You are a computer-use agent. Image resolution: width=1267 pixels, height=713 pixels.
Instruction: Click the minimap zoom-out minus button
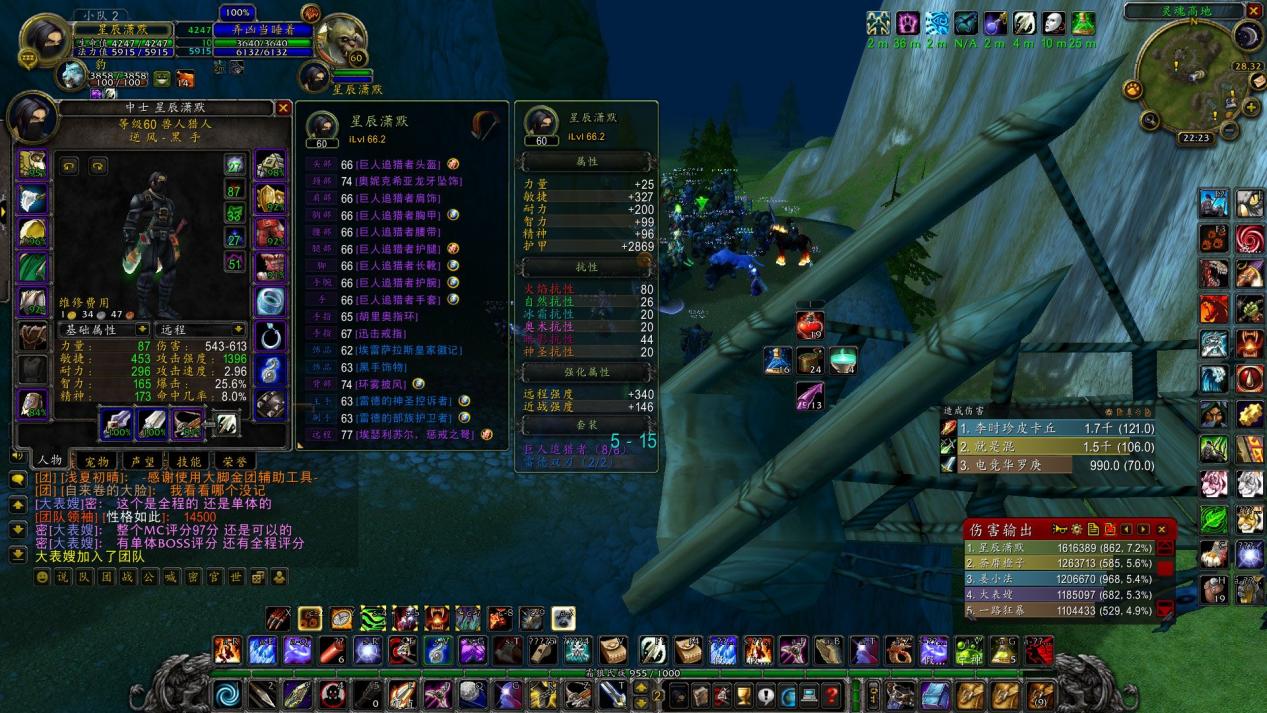click(x=1230, y=129)
